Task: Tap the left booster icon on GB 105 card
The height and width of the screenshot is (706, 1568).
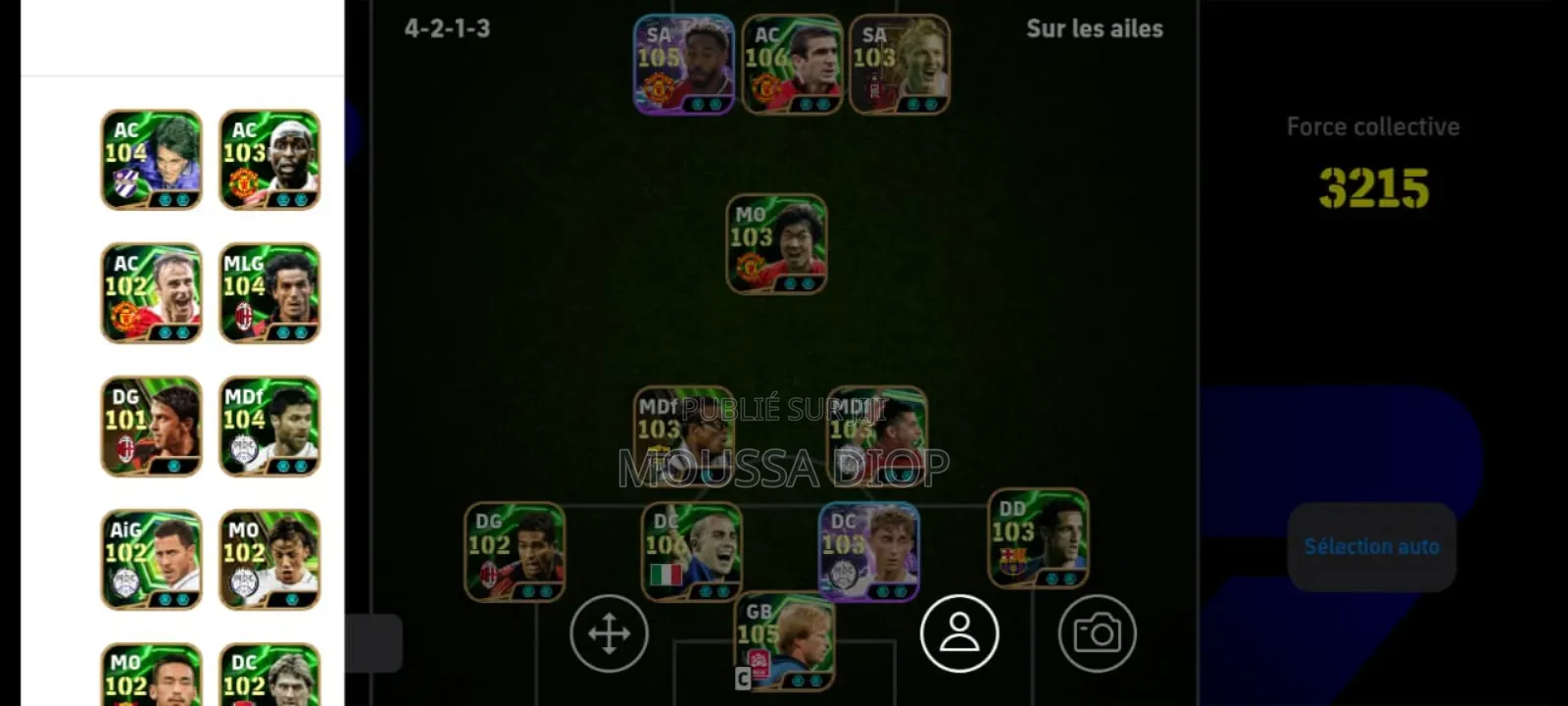Action: 797,681
